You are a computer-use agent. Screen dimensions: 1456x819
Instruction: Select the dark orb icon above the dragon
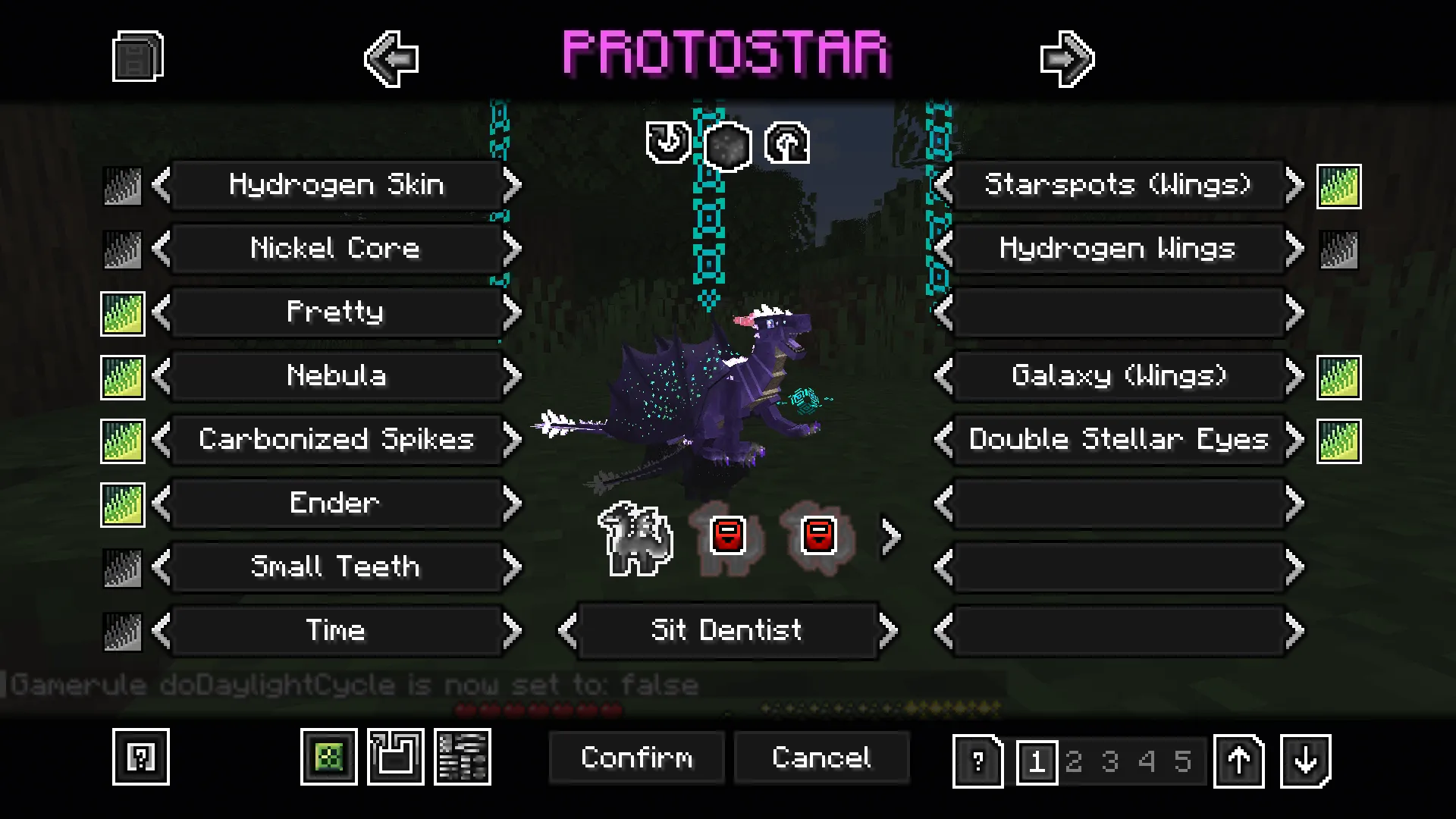point(726,144)
